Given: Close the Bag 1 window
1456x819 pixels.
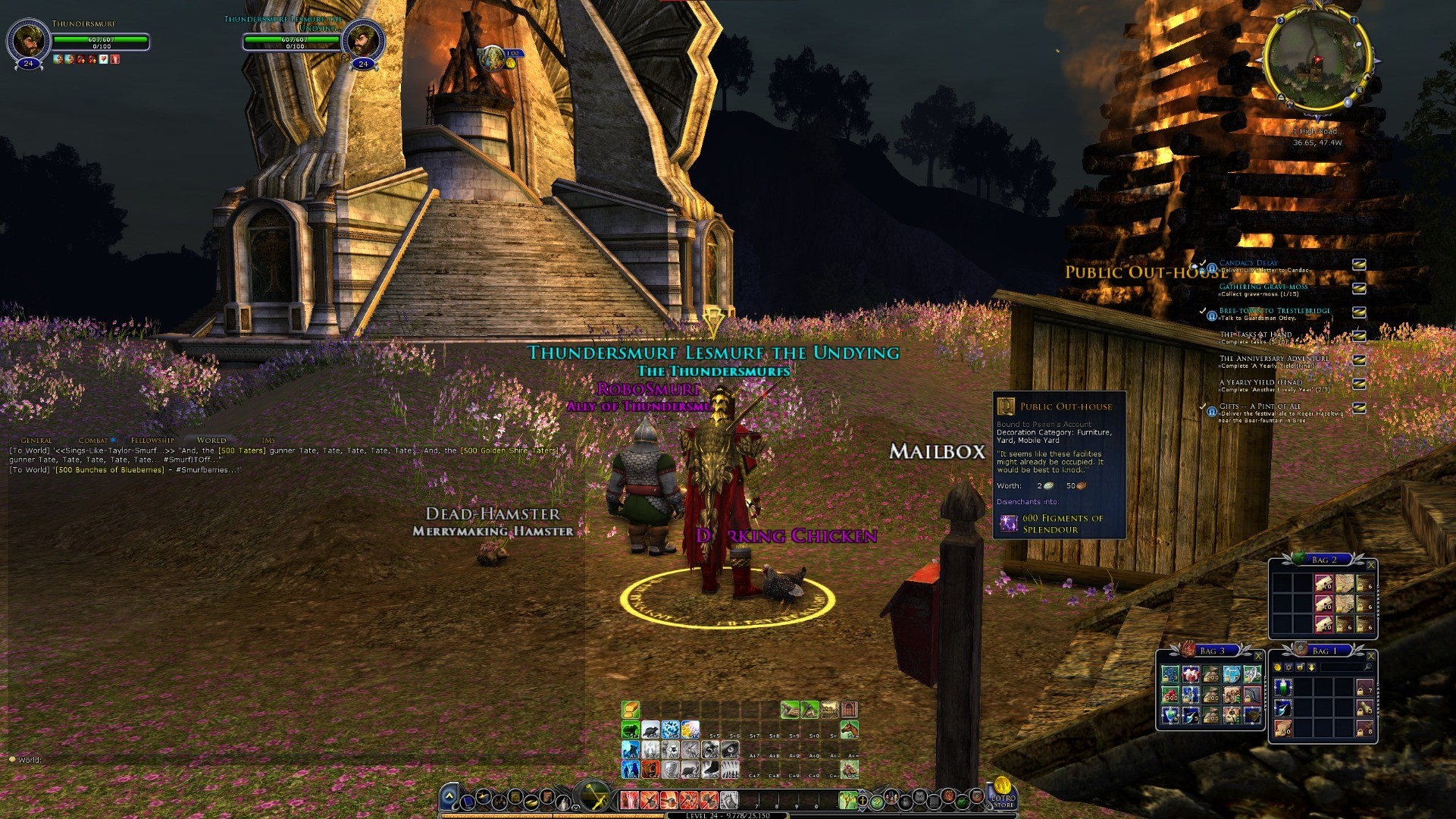Looking at the screenshot, I should pos(1370,656).
